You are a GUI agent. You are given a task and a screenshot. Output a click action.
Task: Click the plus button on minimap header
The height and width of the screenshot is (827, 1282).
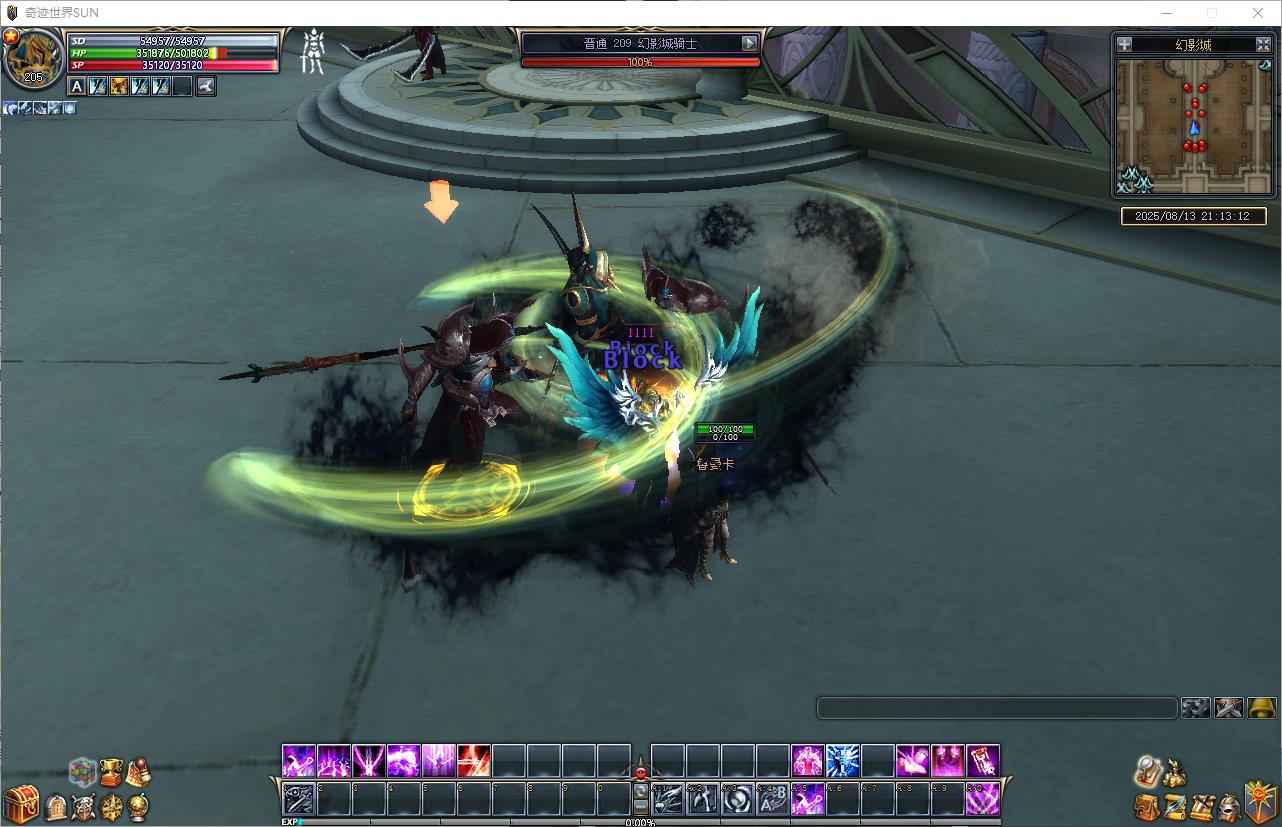pos(1125,44)
